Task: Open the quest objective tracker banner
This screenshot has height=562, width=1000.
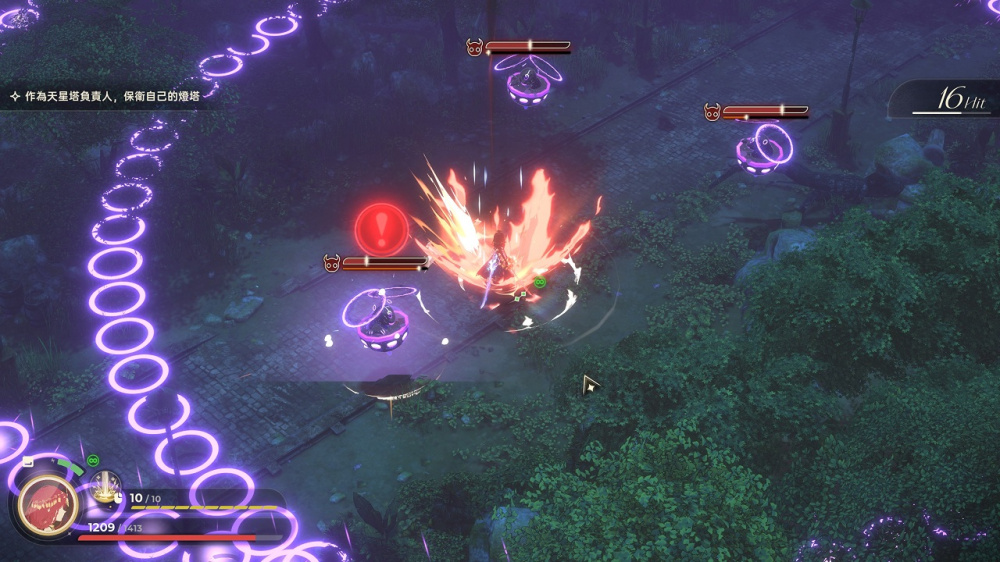Action: [110, 96]
